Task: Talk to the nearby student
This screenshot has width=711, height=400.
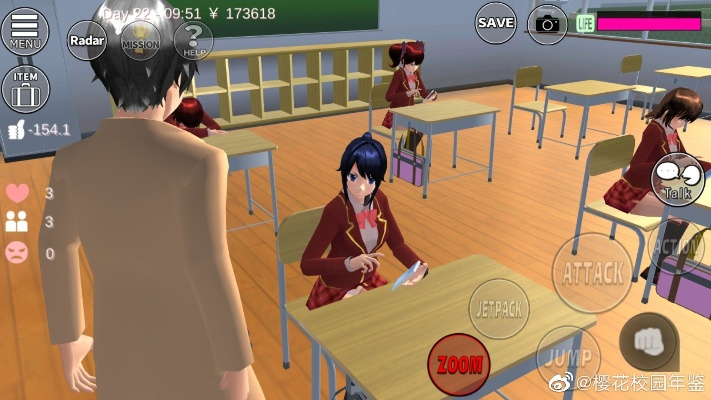Action: 677,180
